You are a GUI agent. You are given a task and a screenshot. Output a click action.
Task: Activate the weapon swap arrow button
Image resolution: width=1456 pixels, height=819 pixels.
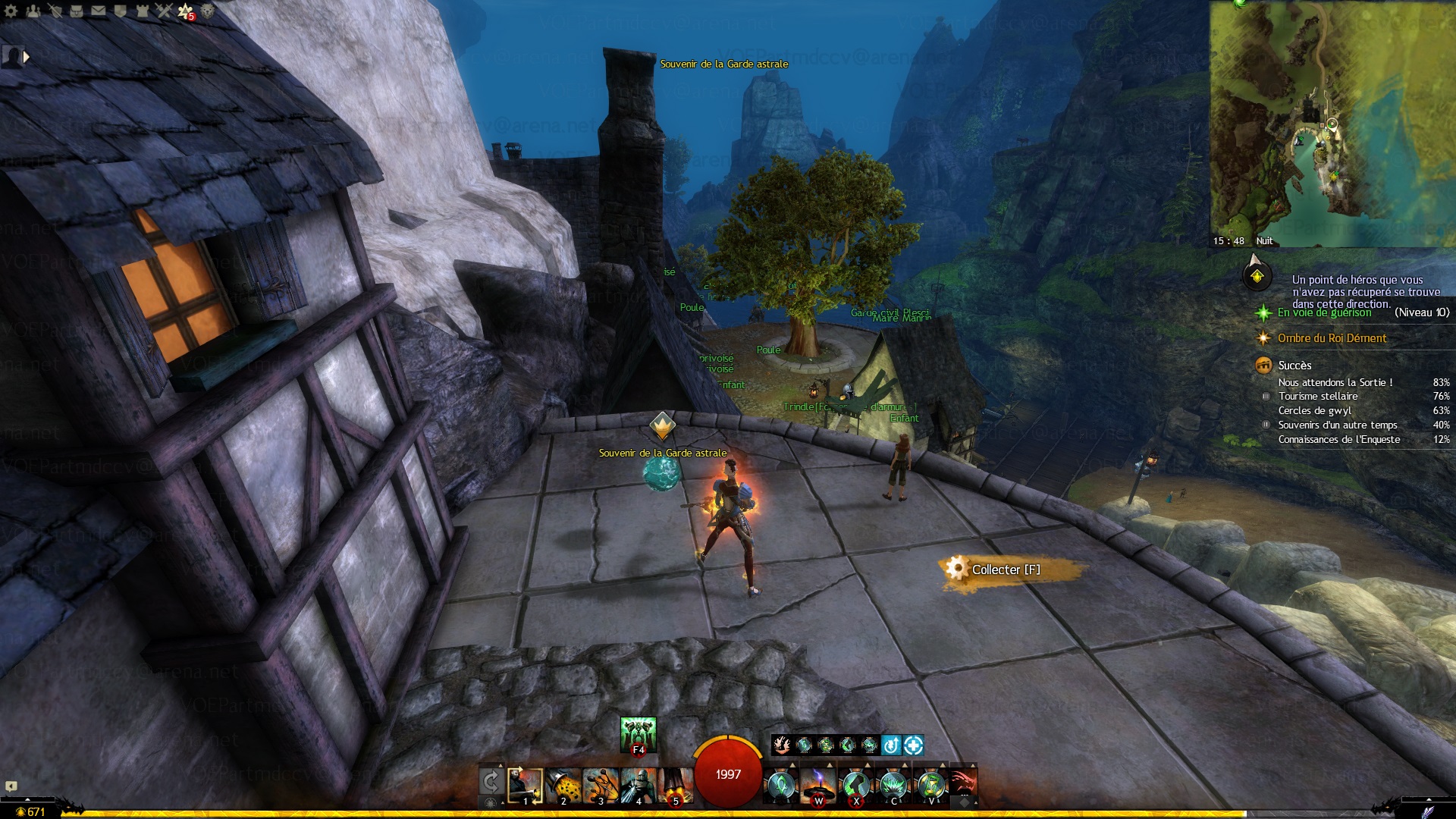[491, 783]
